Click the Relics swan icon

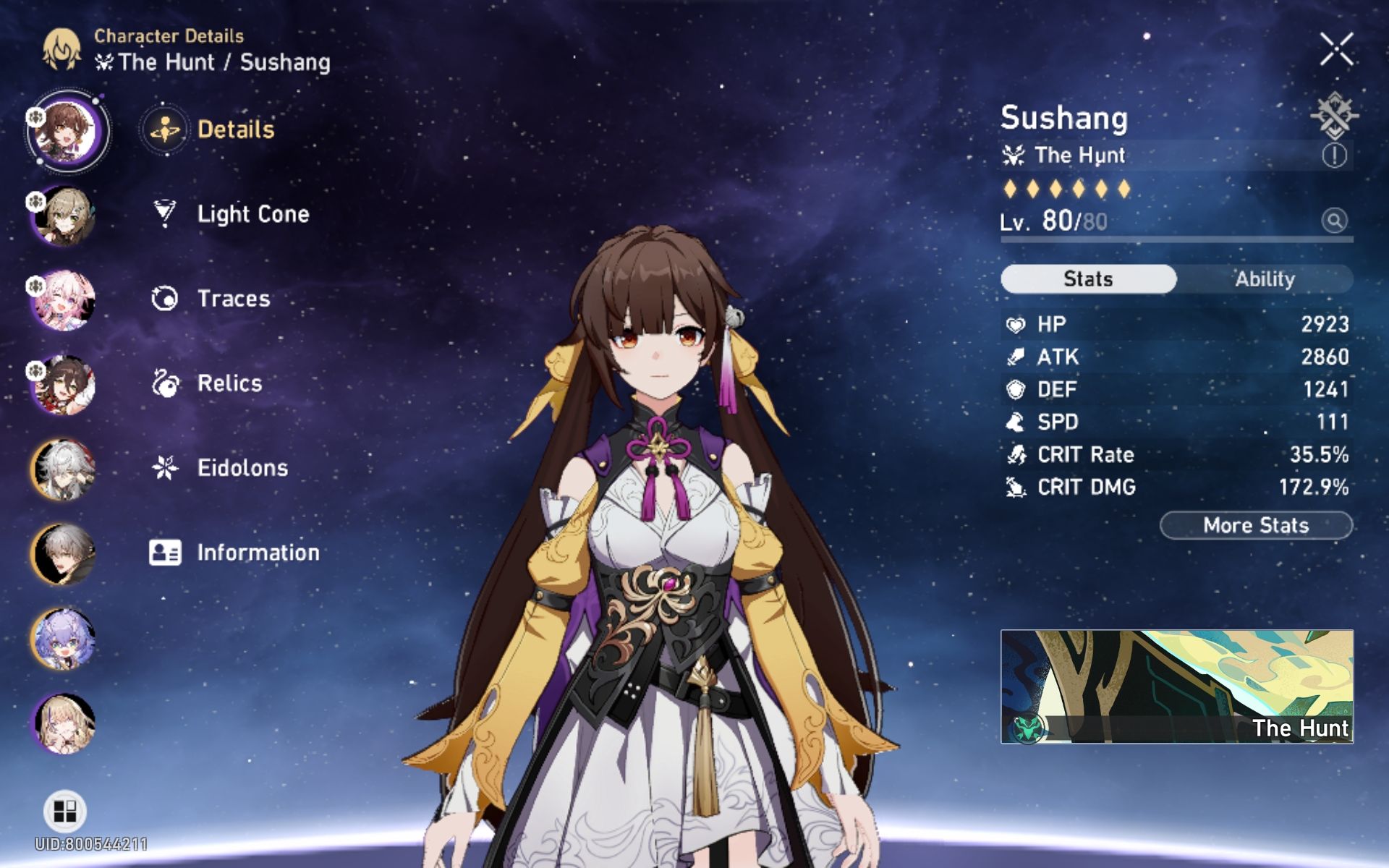(x=166, y=383)
